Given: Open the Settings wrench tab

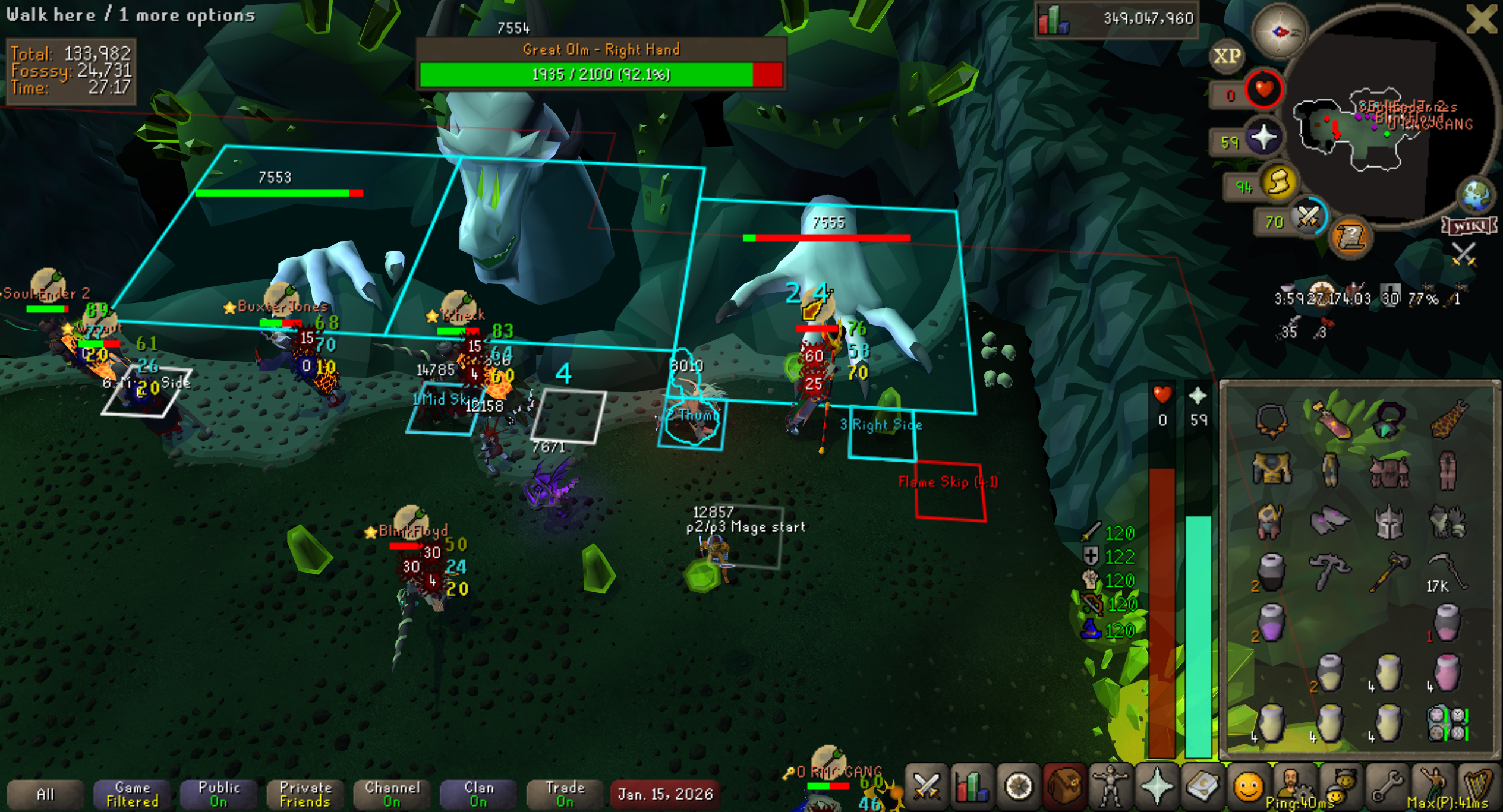Looking at the screenshot, I should 1387,787.
